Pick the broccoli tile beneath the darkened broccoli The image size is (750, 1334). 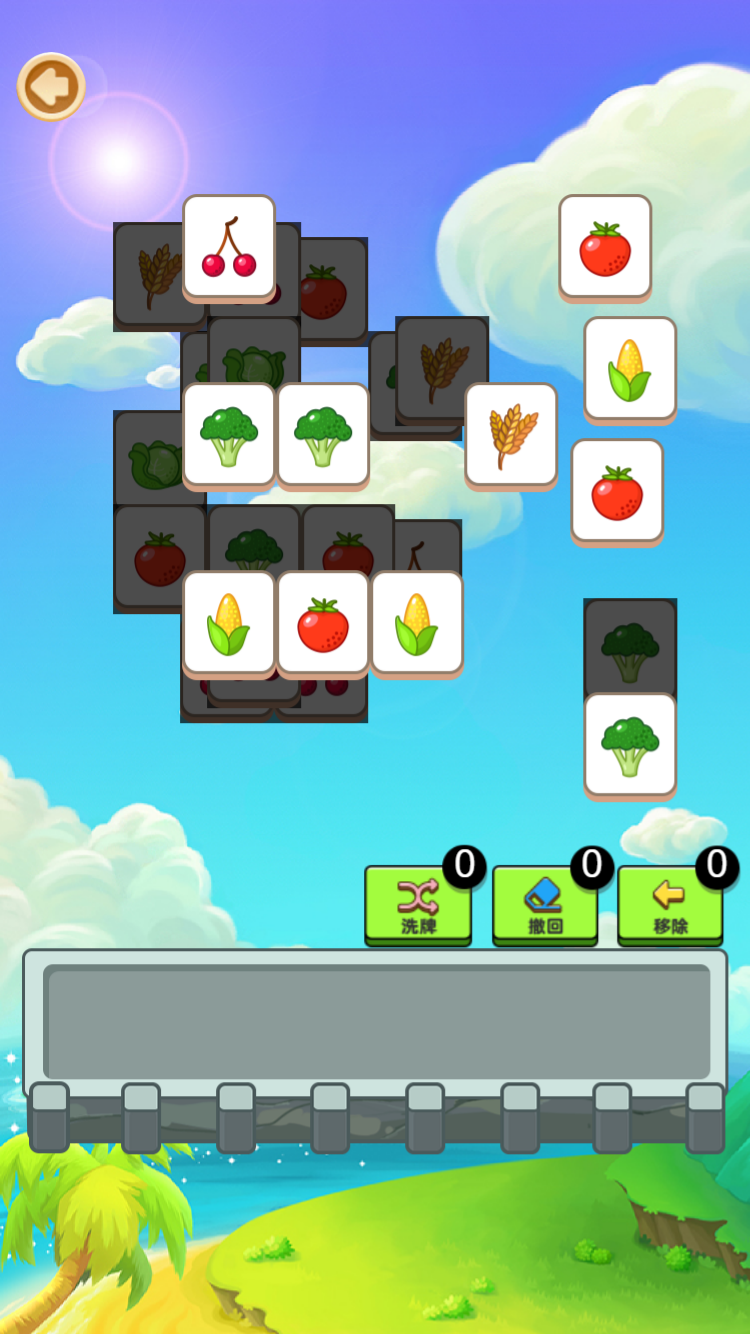630,744
